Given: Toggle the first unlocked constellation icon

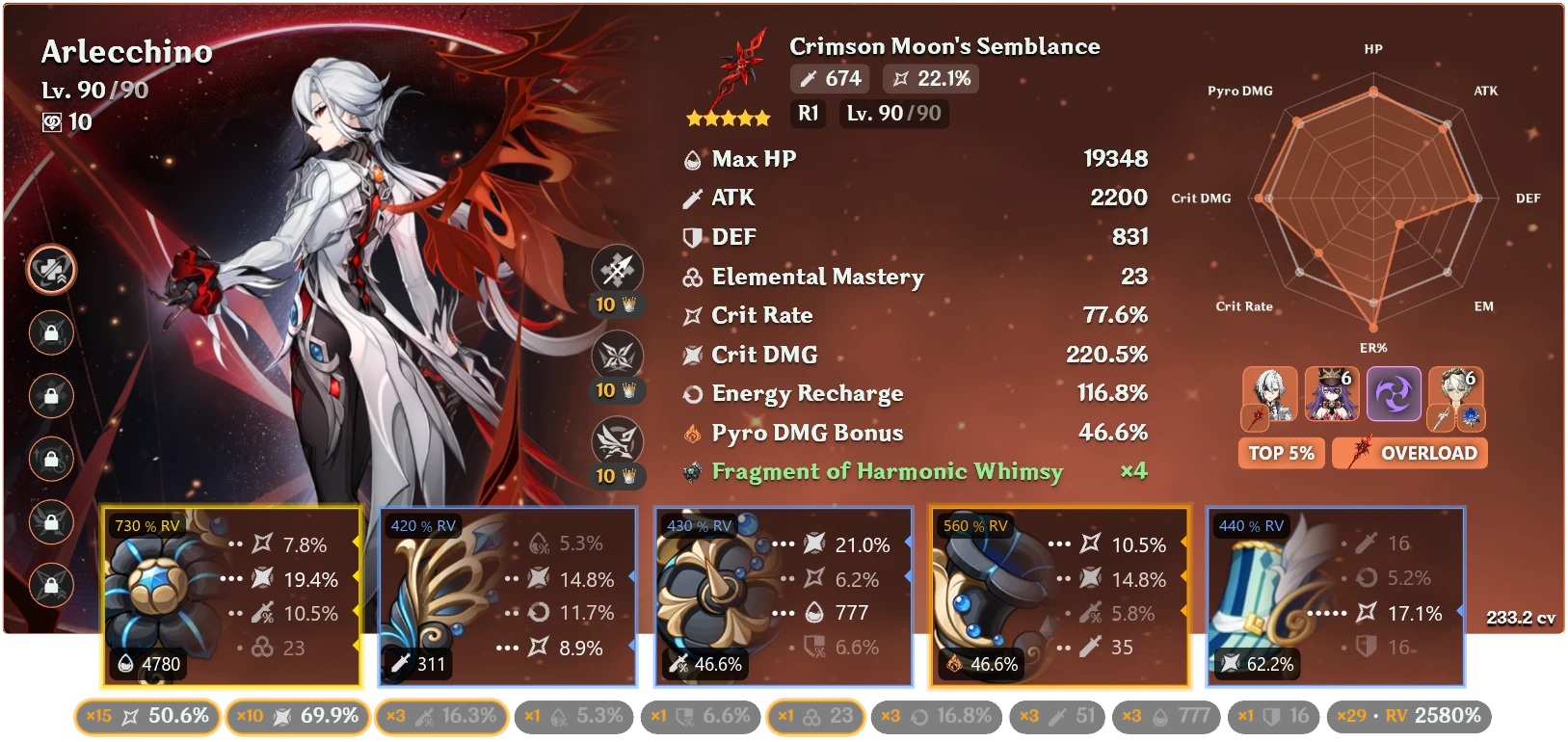Looking at the screenshot, I should (x=52, y=271).
